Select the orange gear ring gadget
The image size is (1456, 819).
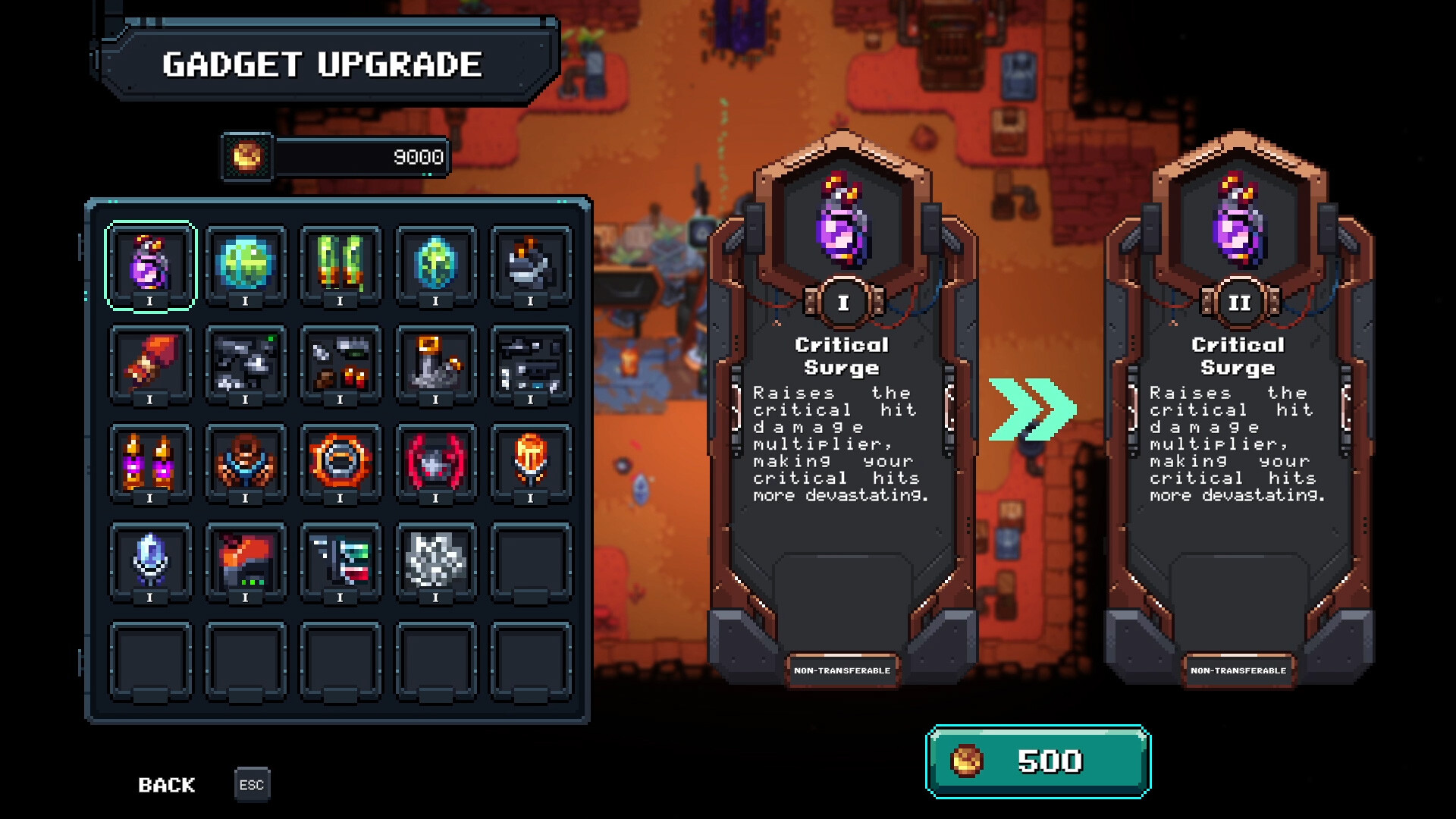[340, 463]
